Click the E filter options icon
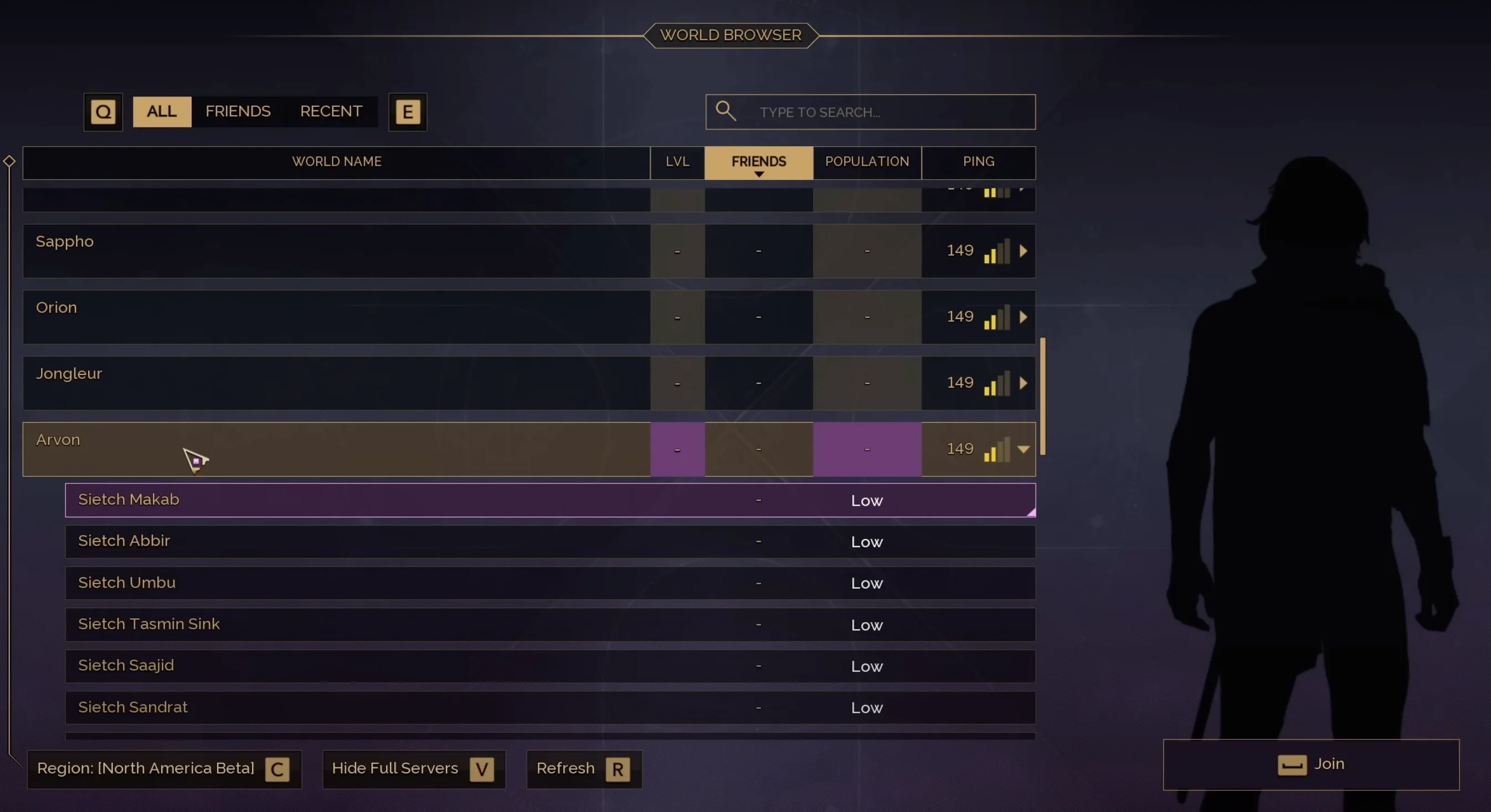The width and height of the screenshot is (1491, 812). tap(407, 112)
